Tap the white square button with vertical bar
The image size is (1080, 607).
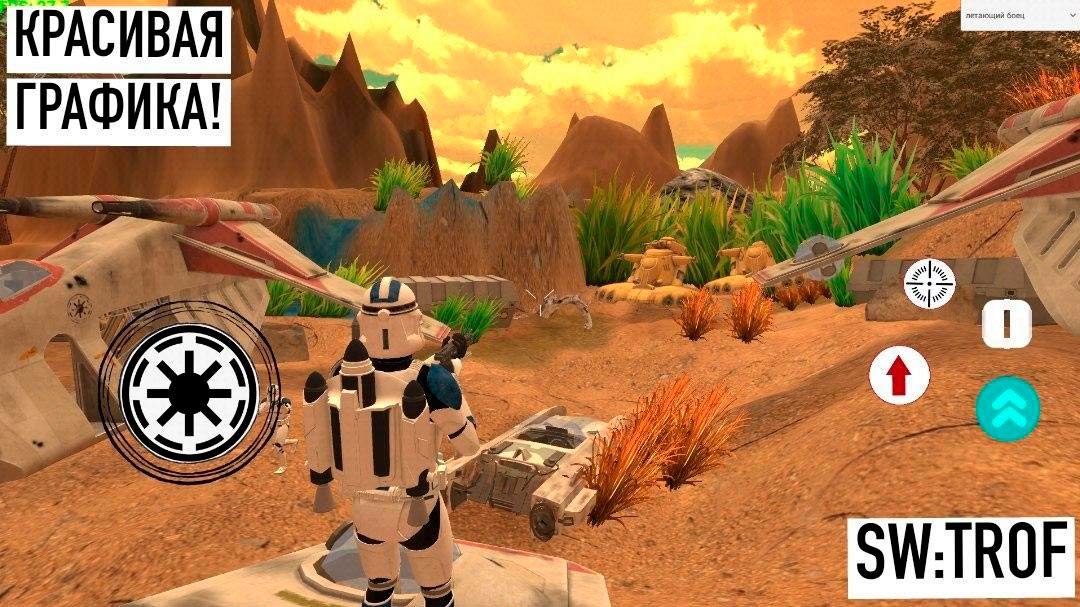pos(1006,324)
